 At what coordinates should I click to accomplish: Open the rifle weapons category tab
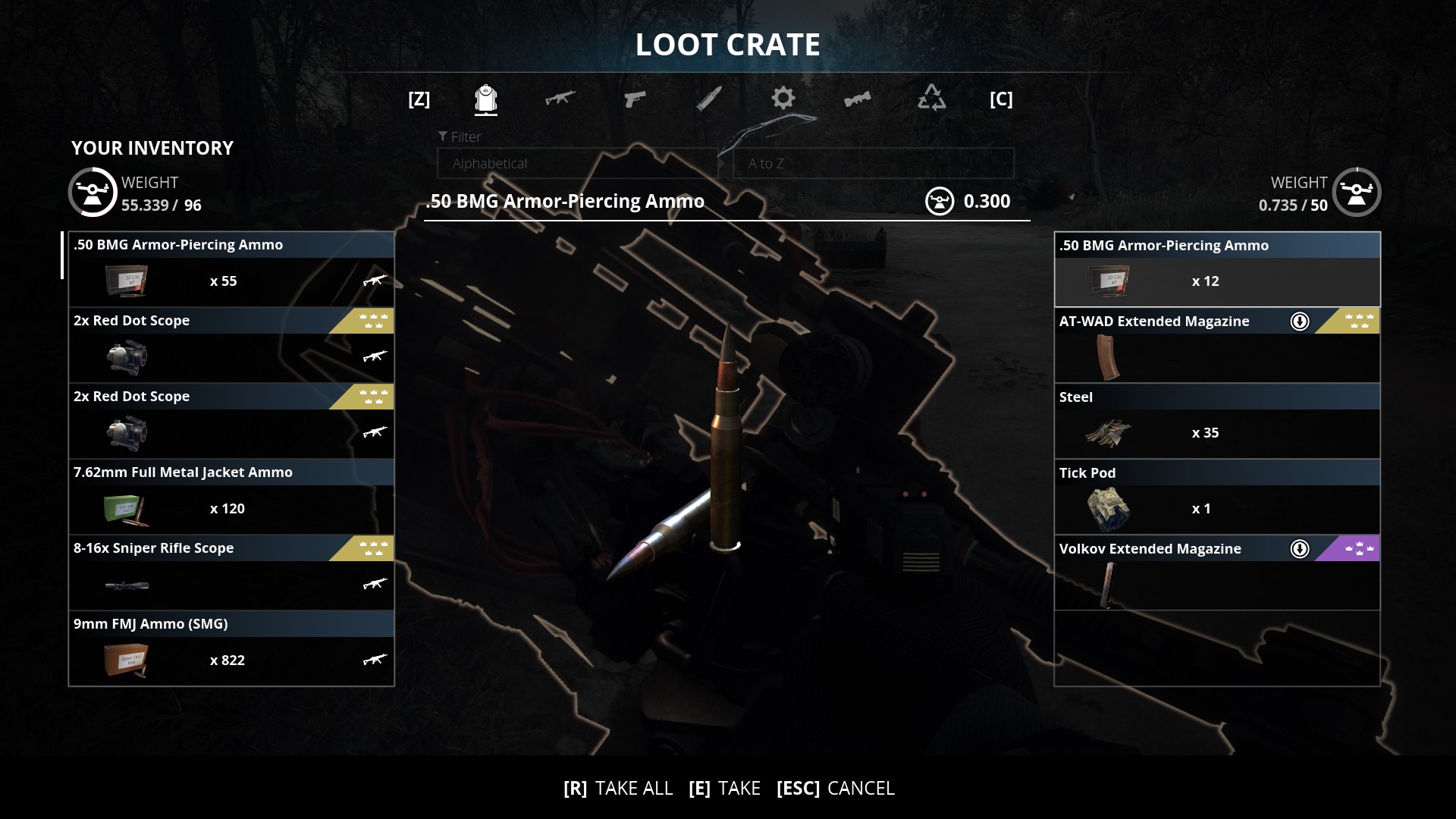coord(560,99)
